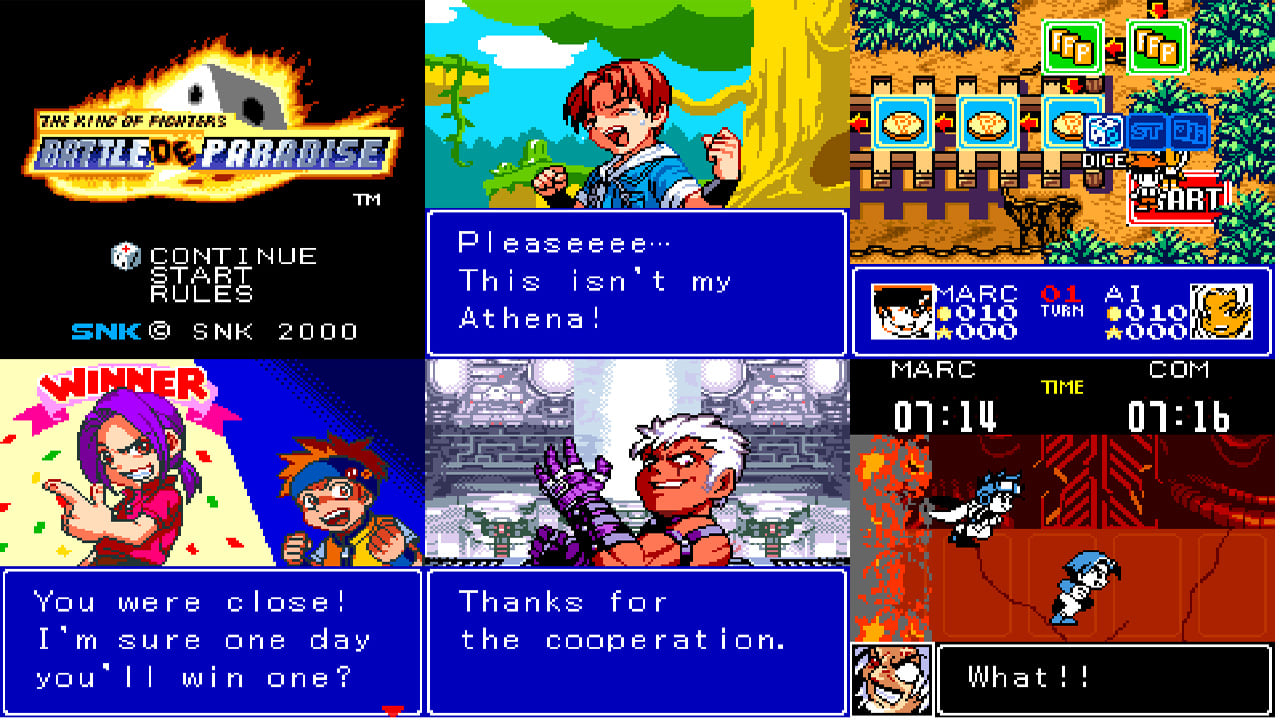Click the speech bubble command icon

point(1189,131)
